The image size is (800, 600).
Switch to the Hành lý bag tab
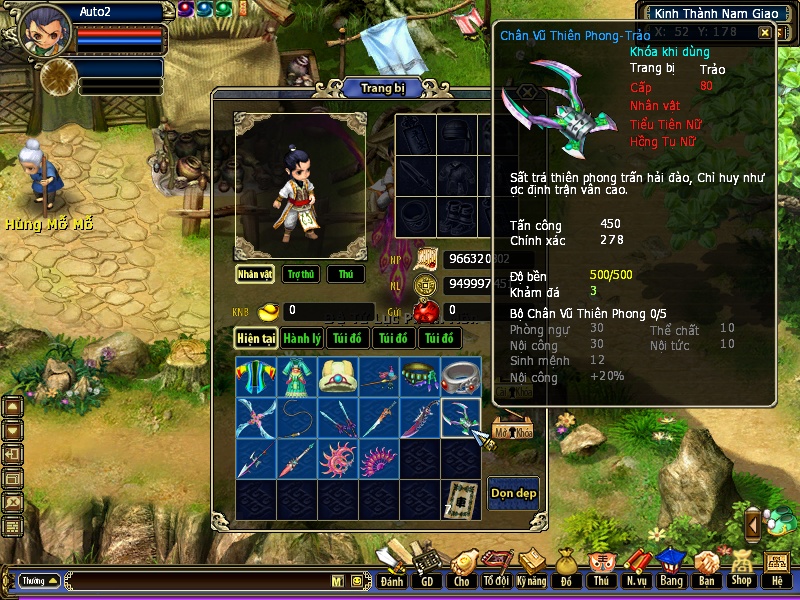[x=301, y=339]
